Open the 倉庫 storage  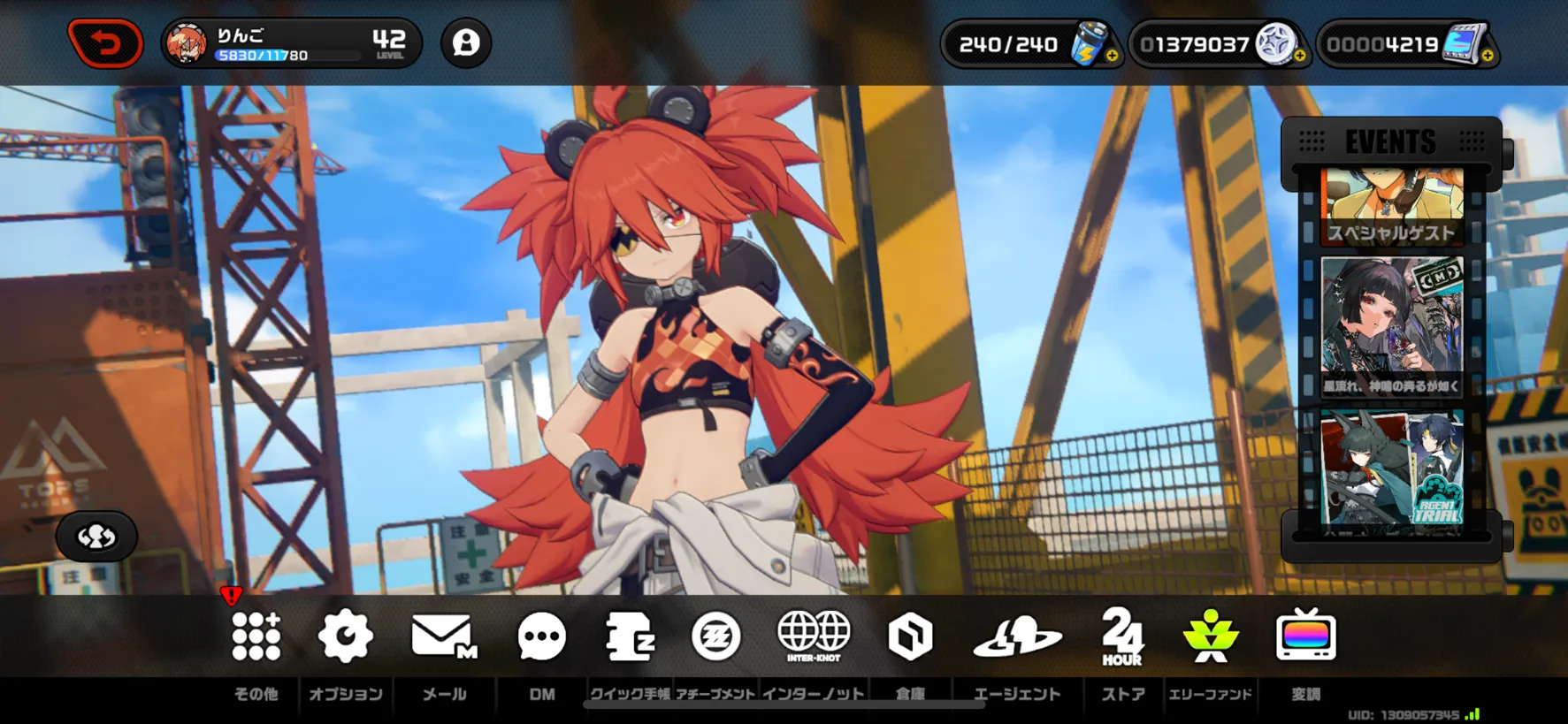click(x=910, y=636)
